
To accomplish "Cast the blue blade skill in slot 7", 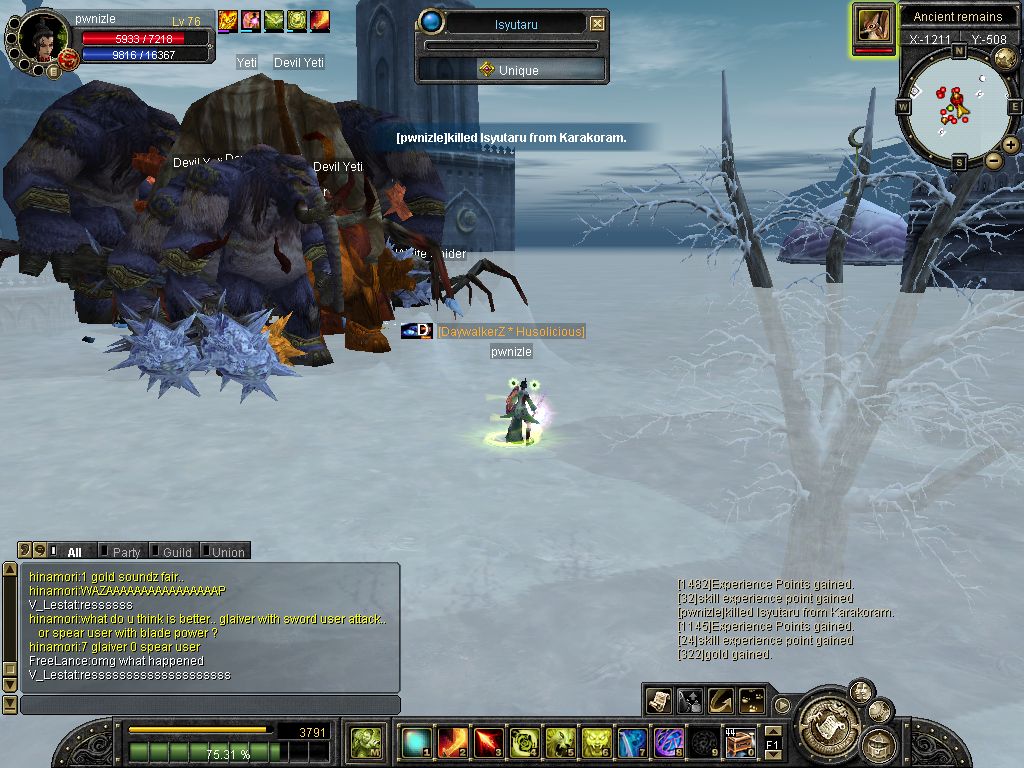I will [632, 742].
